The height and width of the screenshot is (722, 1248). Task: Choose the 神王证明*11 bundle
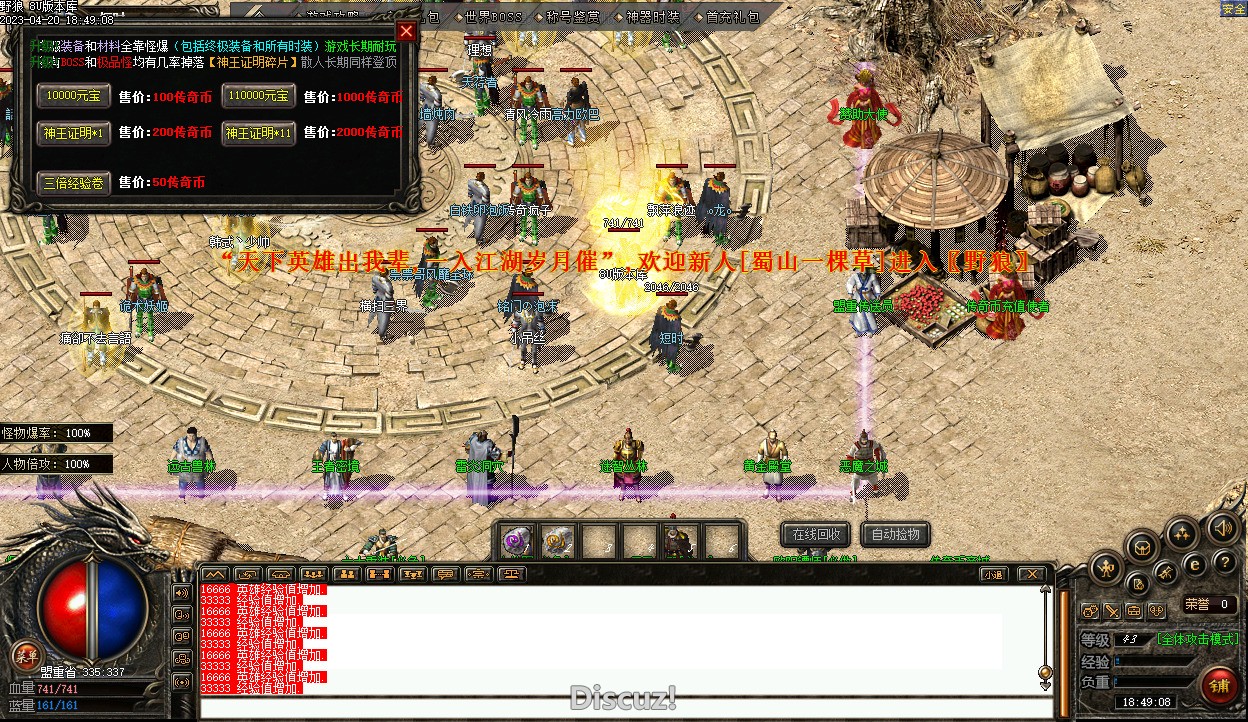click(258, 132)
